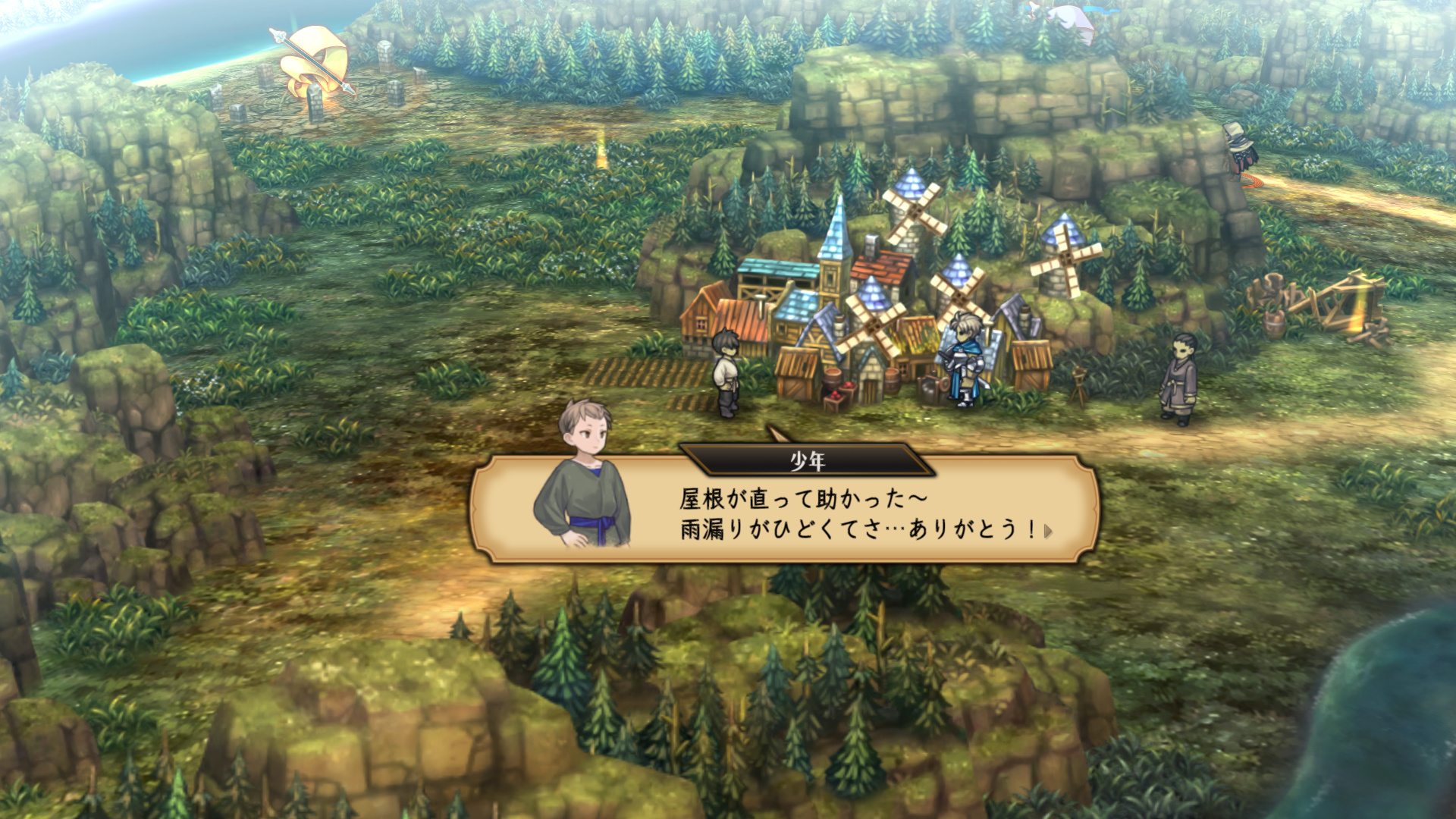Advance dialogue with the small arrow indicator
This screenshot has height=819, width=1456.
tap(1048, 531)
